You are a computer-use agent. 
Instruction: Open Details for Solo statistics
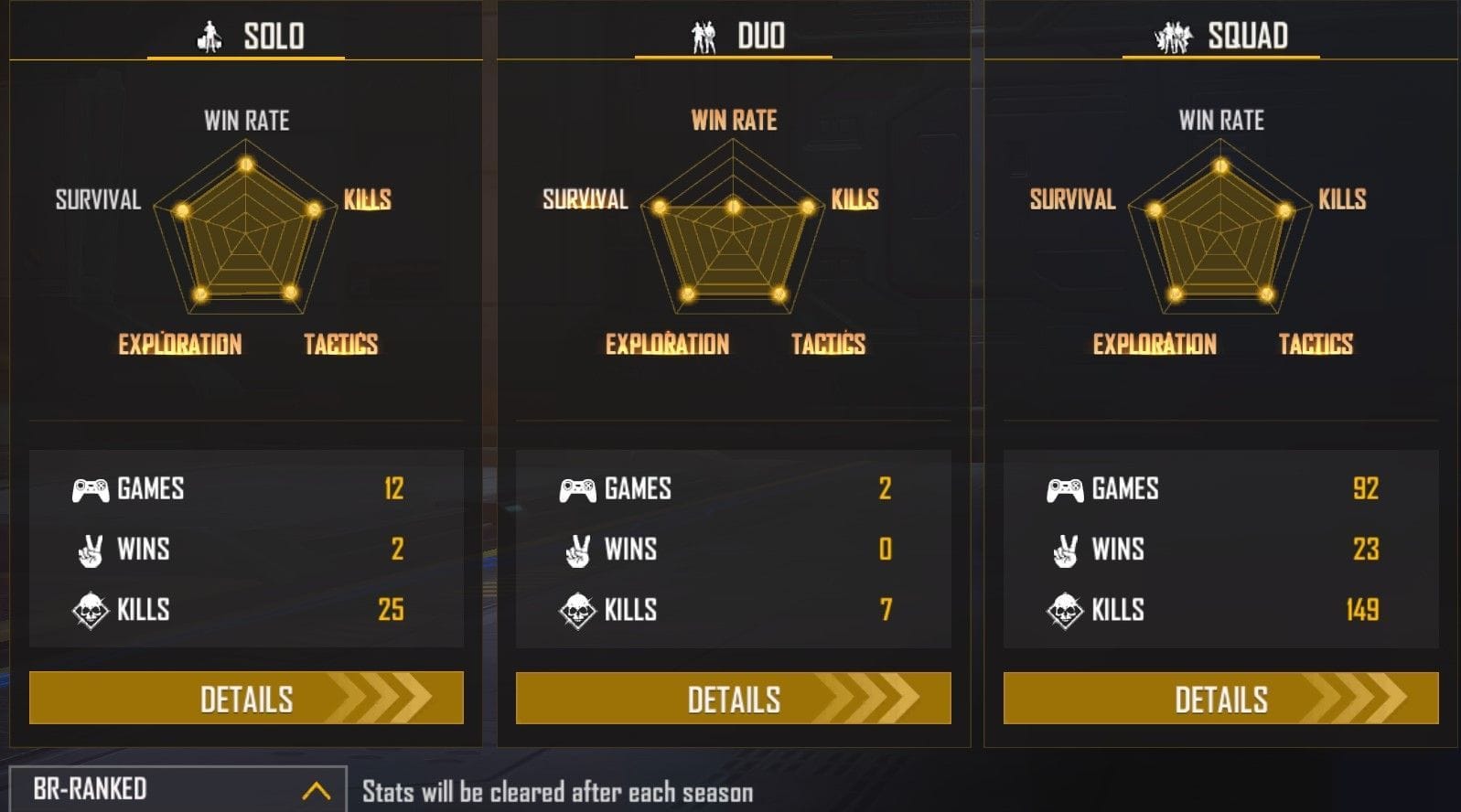pyautogui.click(x=245, y=699)
